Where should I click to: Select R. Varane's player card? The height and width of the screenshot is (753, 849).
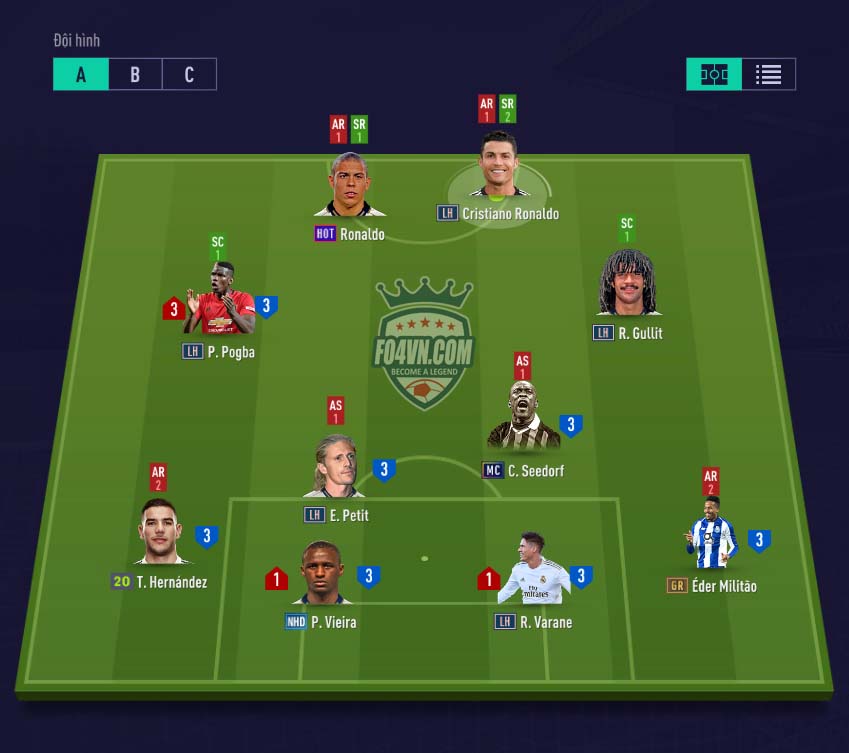533,572
